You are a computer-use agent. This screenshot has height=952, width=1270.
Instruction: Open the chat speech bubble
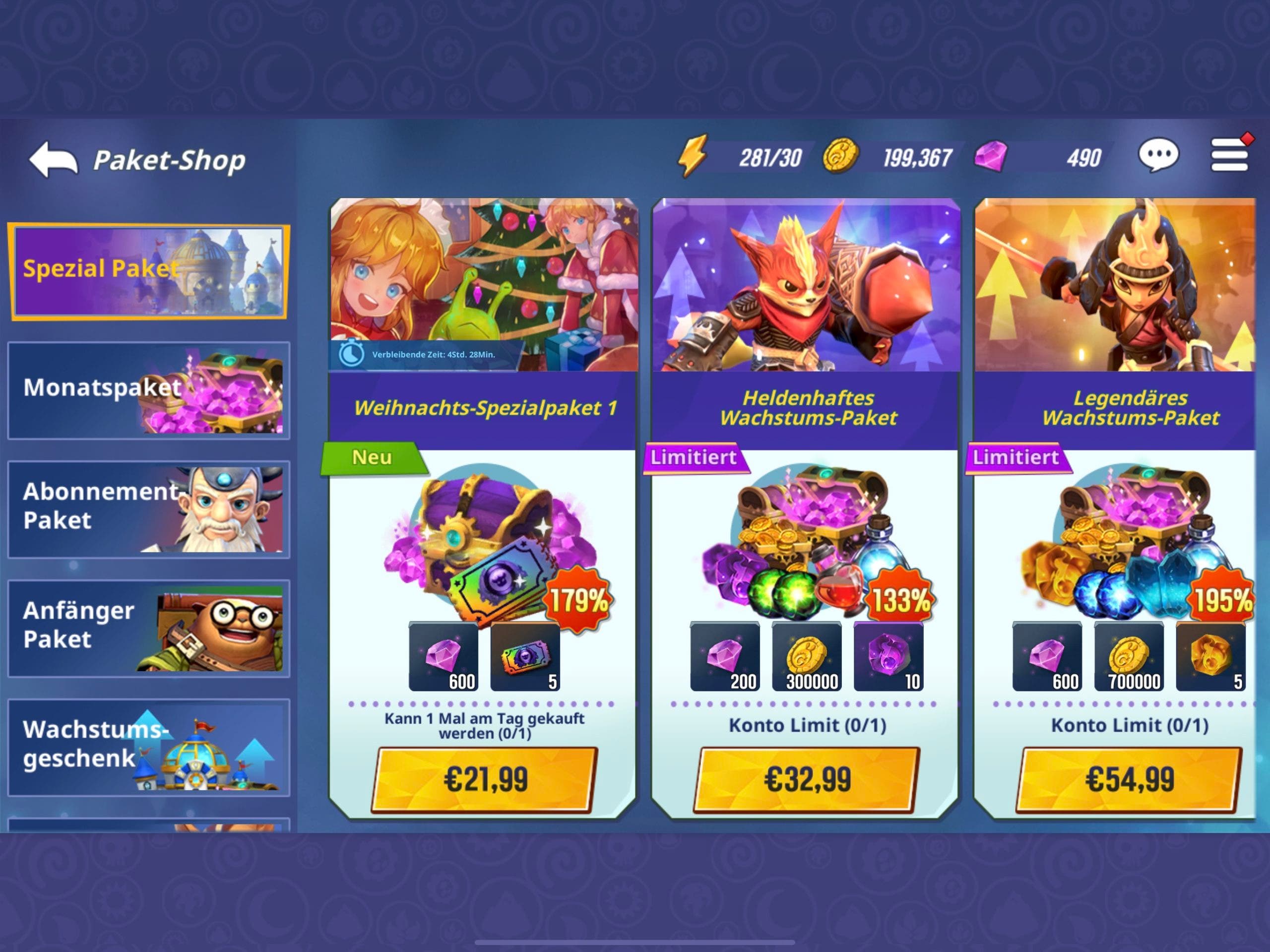click(1158, 156)
